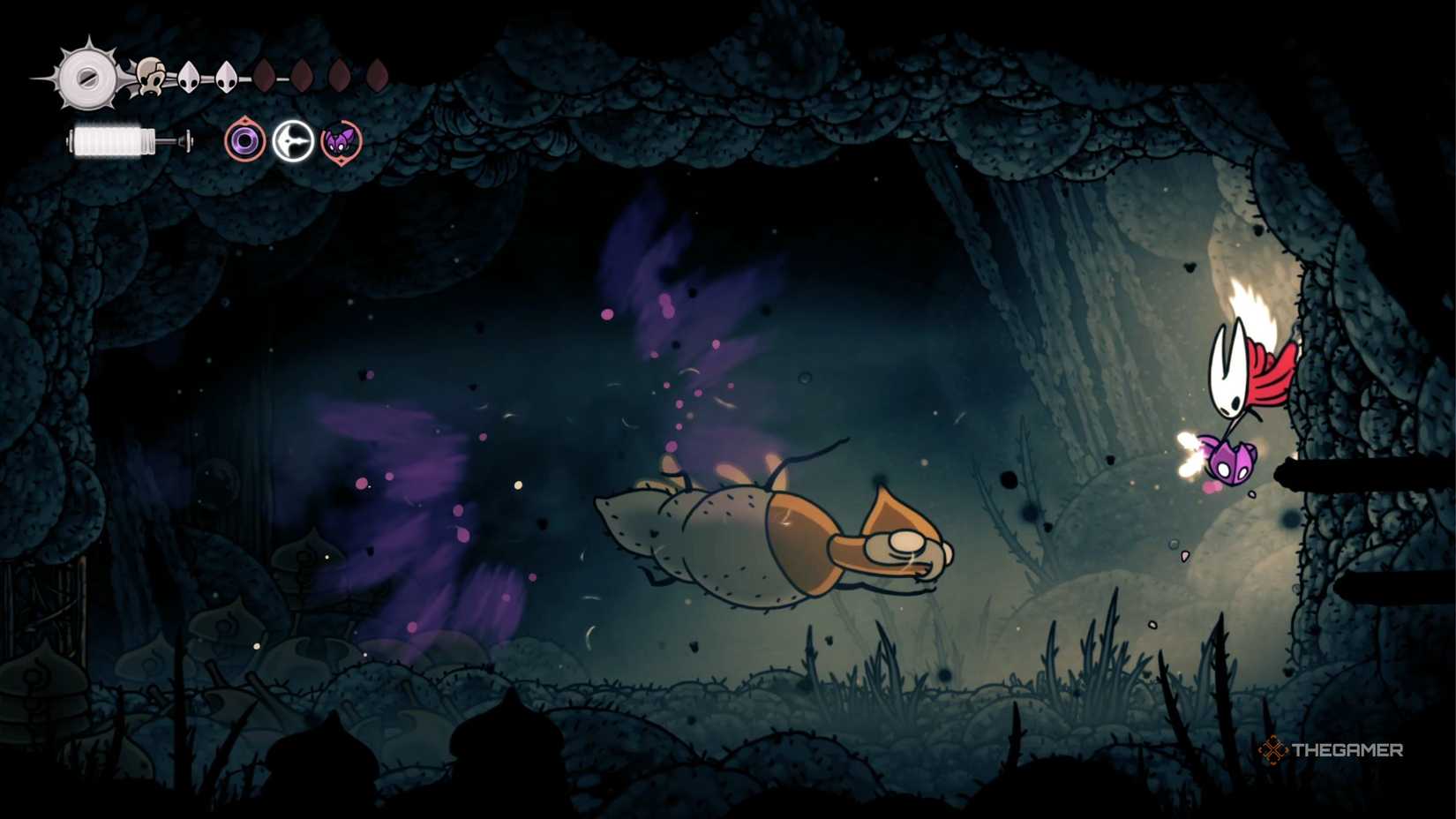
Task: Select the second white health mask
Action: [x=190, y=75]
